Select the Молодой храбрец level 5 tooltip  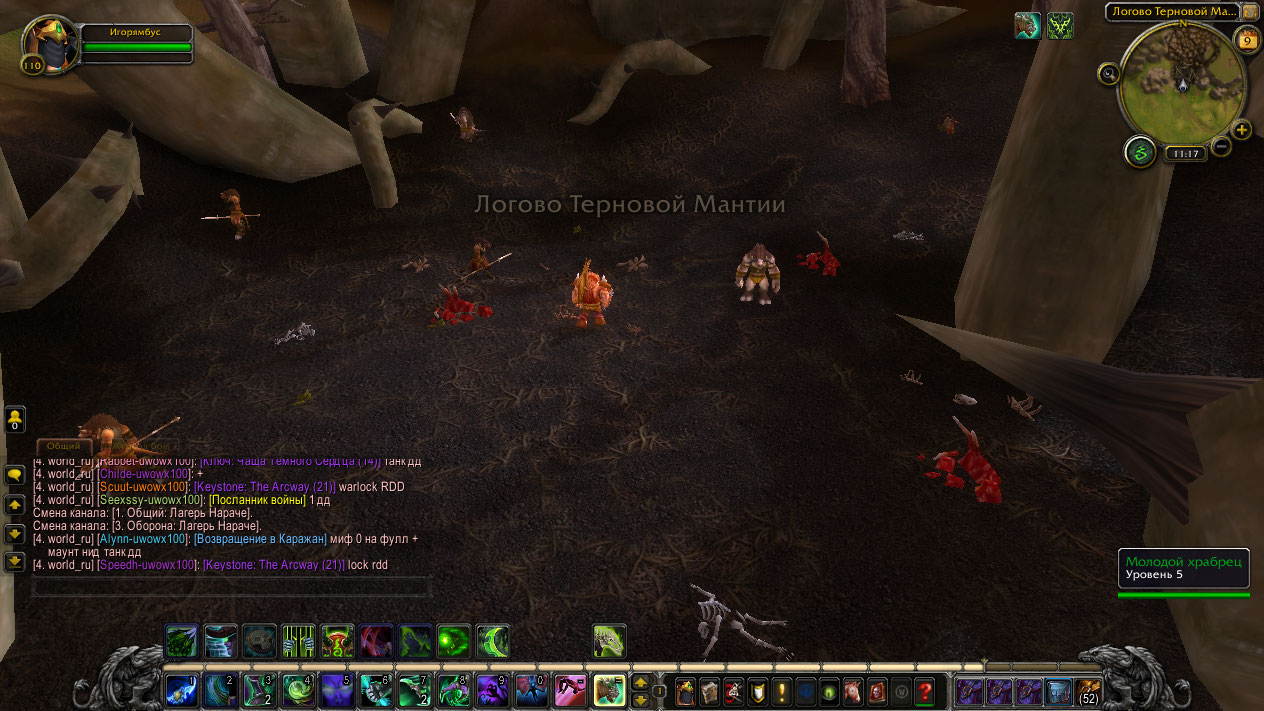click(1183, 568)
